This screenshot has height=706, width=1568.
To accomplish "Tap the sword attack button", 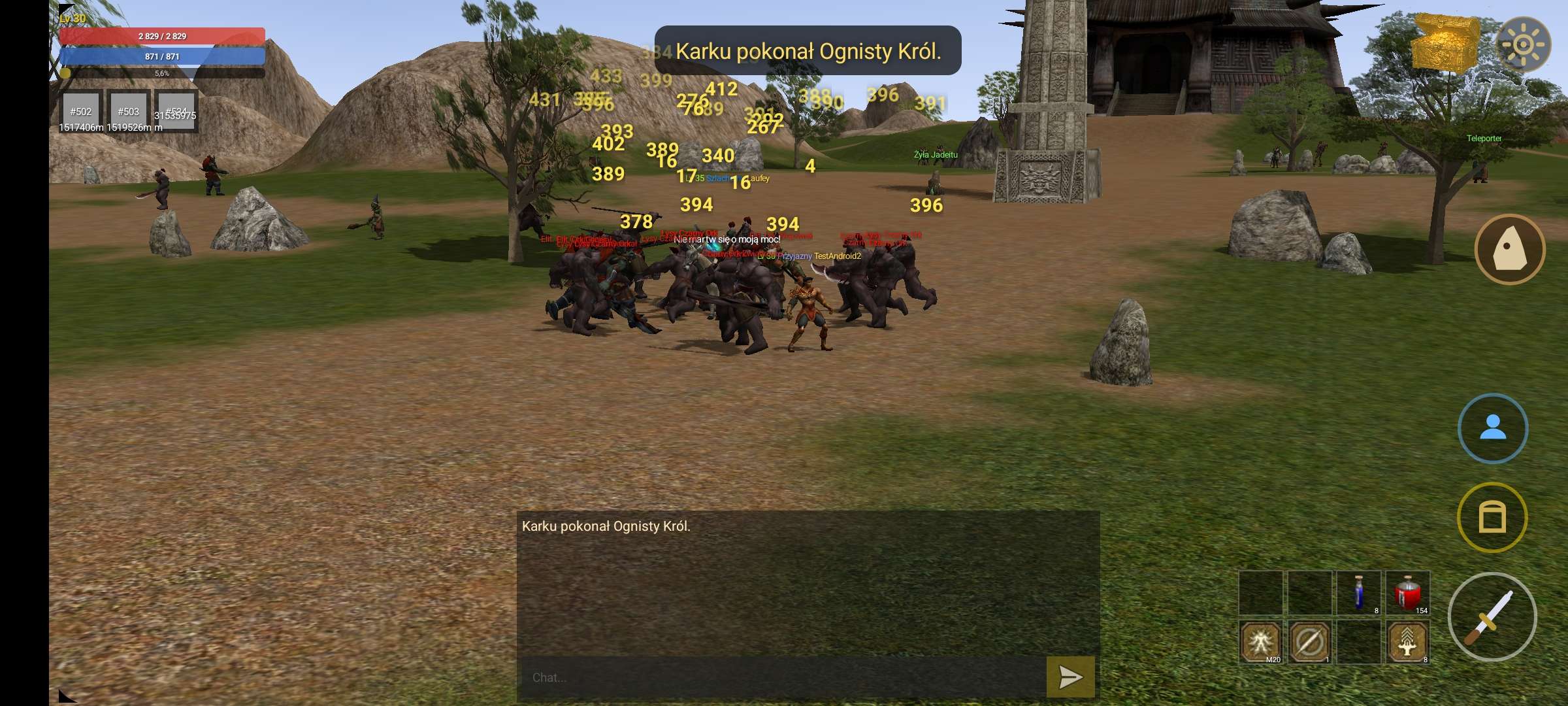I will [x=1492, y=616].
